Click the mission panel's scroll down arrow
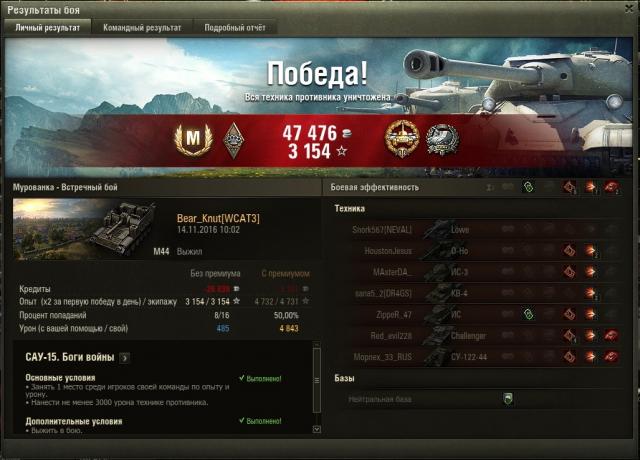Image resolution: width=640 pixels, height=460 pixels. 317,429
